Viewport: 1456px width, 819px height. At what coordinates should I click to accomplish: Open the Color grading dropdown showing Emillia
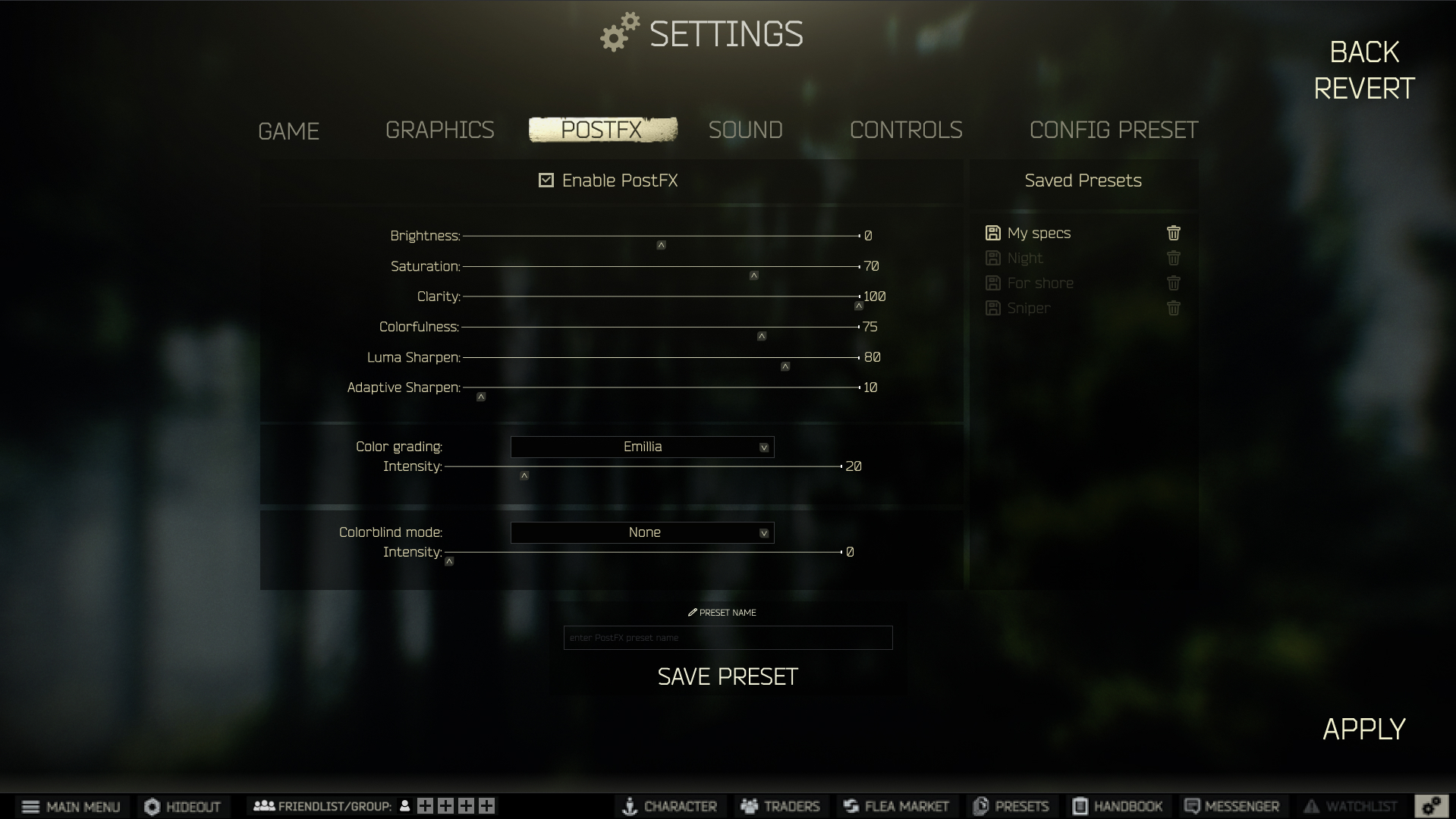642,447
